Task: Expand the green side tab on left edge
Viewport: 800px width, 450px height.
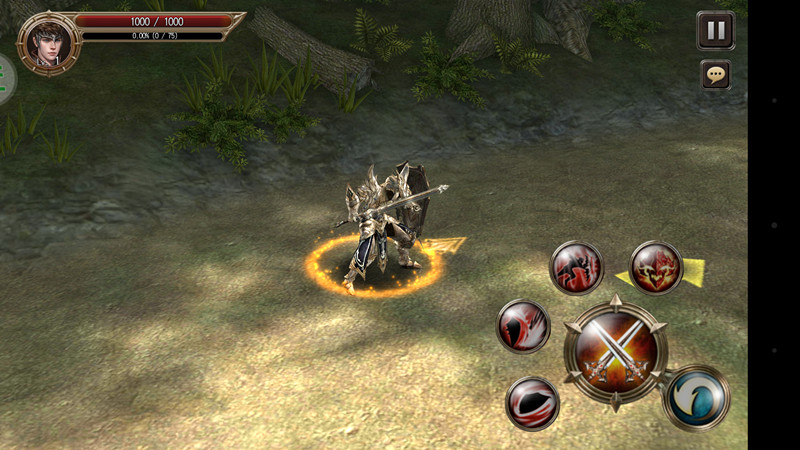Action: pyautogui.click(x=6, y=80)
